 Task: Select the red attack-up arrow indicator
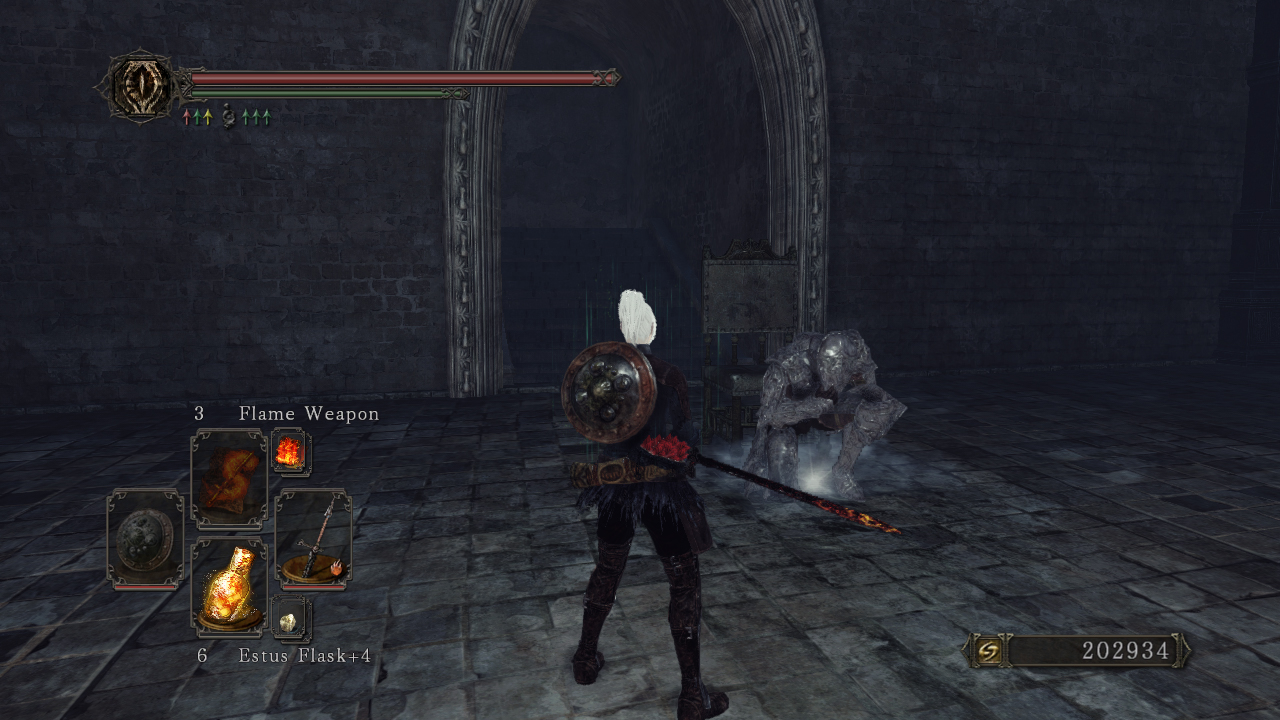coord(187,117)
